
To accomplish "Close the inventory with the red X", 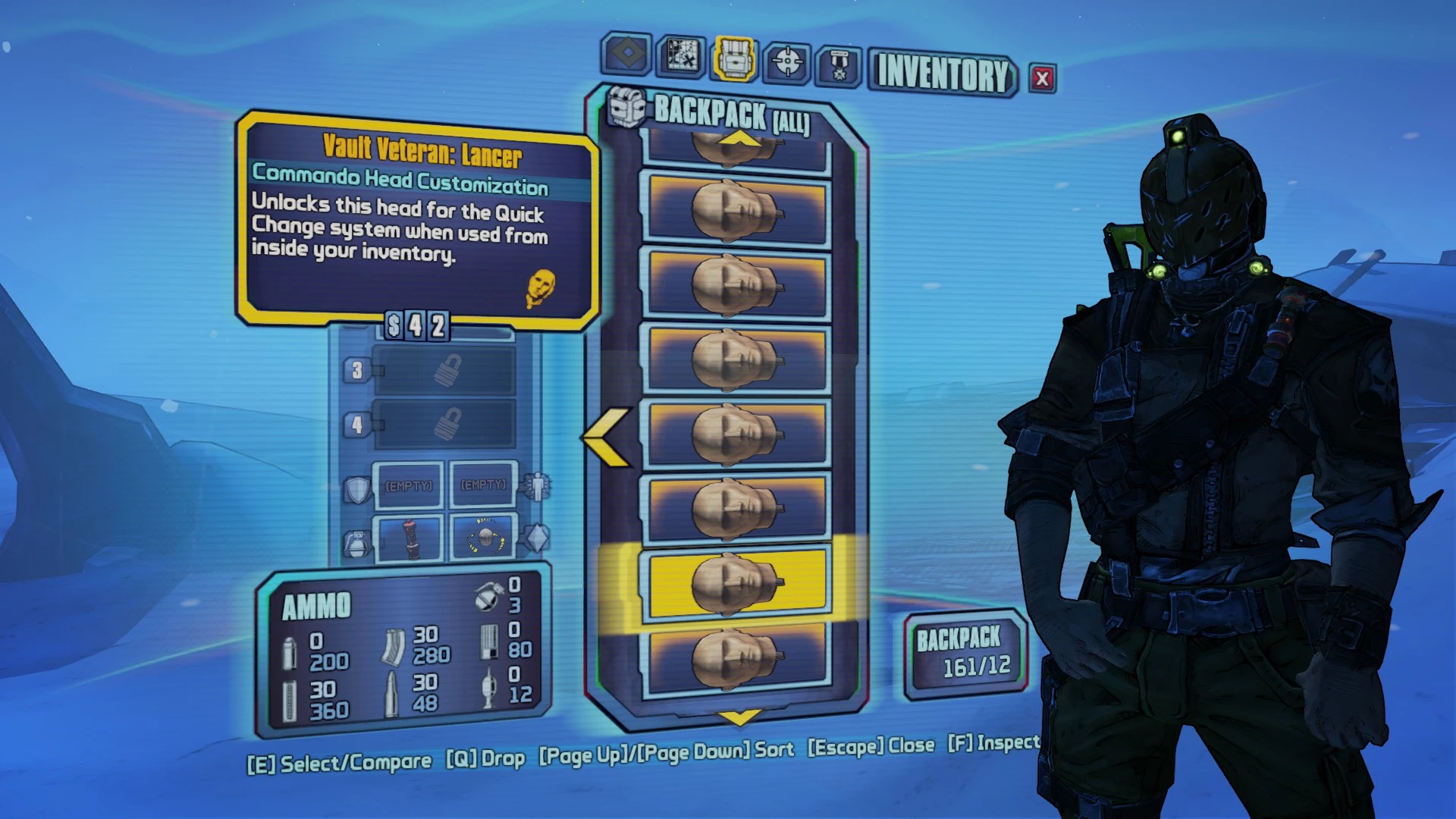I will coord(1041,77).
